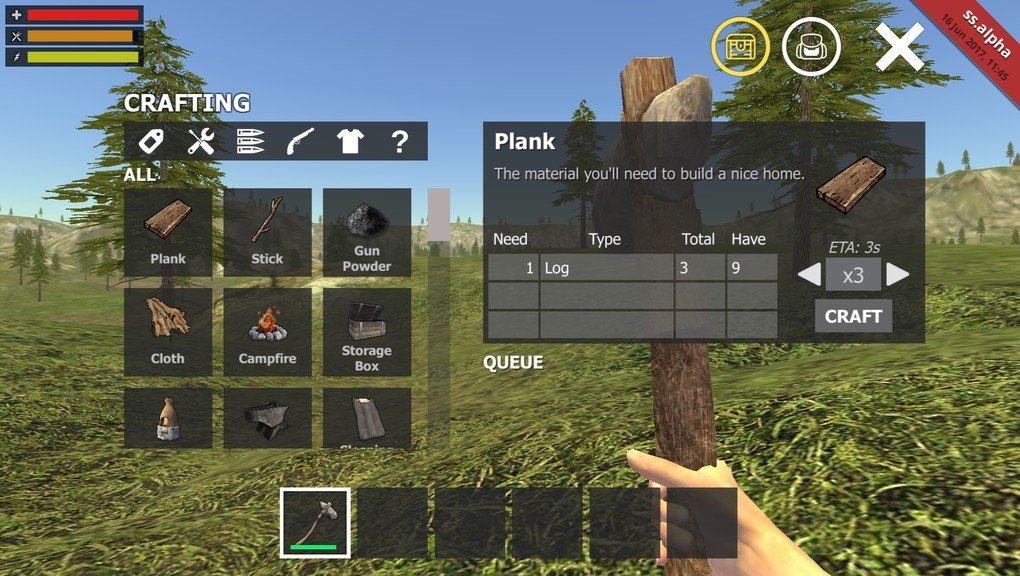Show the ammo category tab
This screenshot has height=576, width=1020.
250,142
